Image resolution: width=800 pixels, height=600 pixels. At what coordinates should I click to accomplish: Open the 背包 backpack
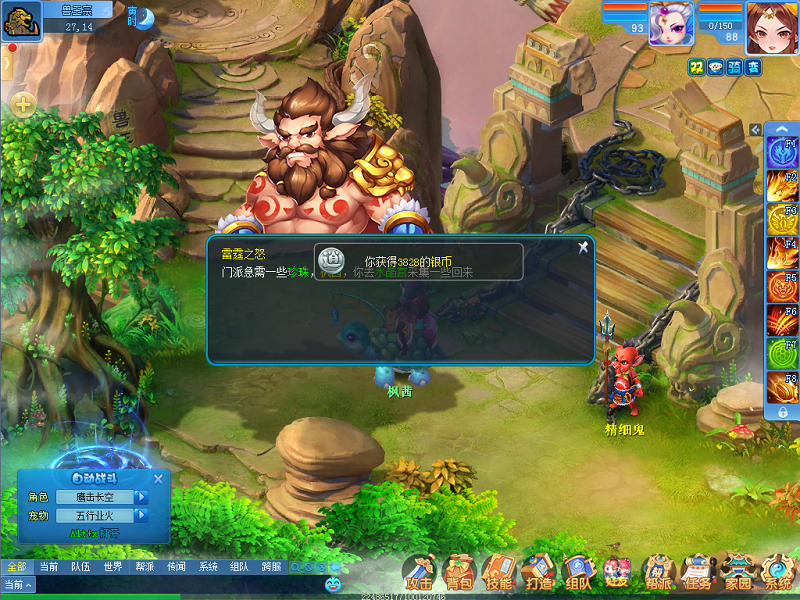point(460,572)
